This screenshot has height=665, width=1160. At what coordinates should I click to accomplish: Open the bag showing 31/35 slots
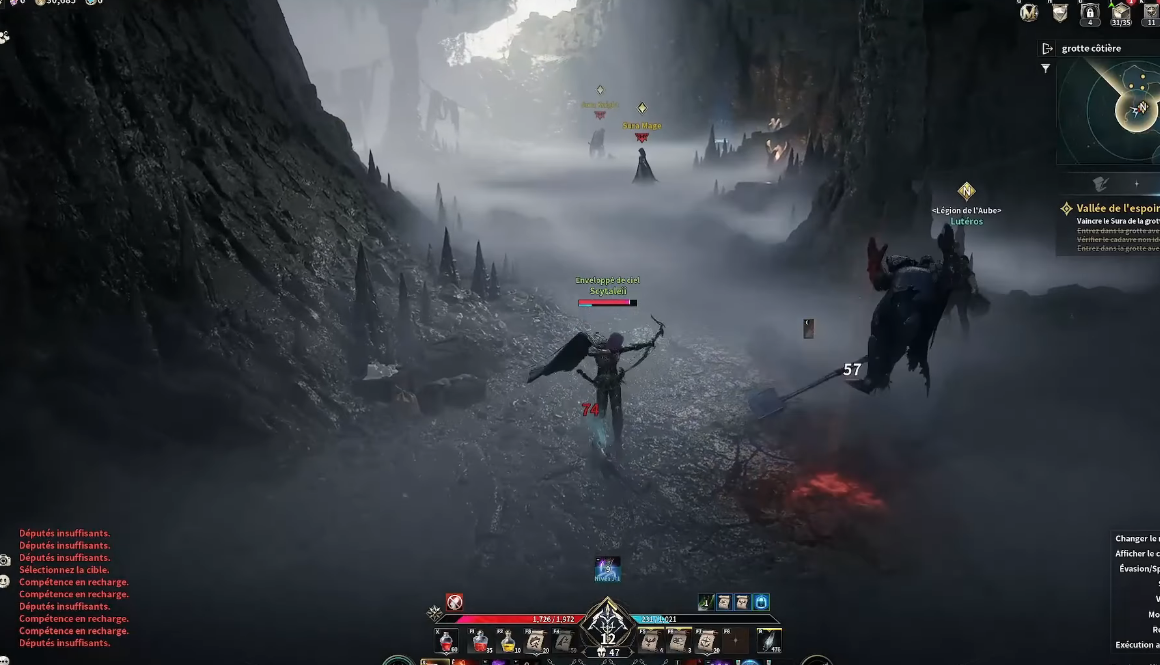point(1120,13)
